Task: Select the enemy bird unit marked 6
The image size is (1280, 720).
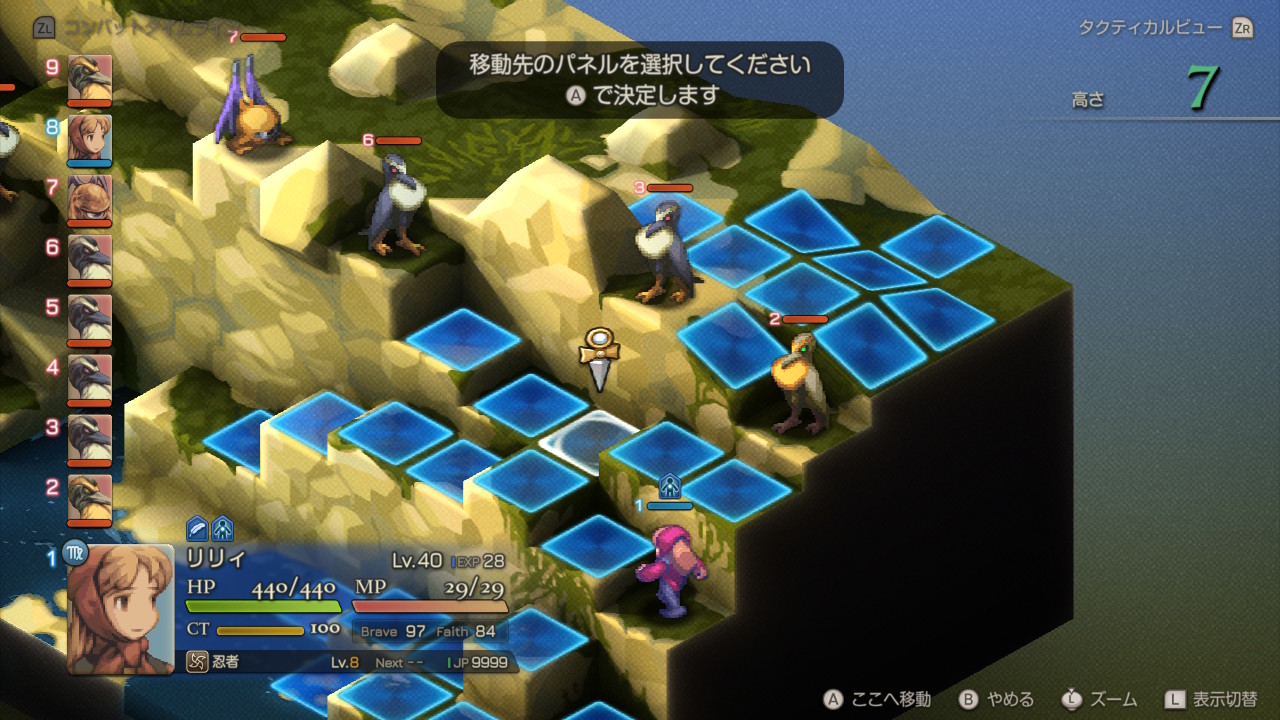Action: [397, 205]
